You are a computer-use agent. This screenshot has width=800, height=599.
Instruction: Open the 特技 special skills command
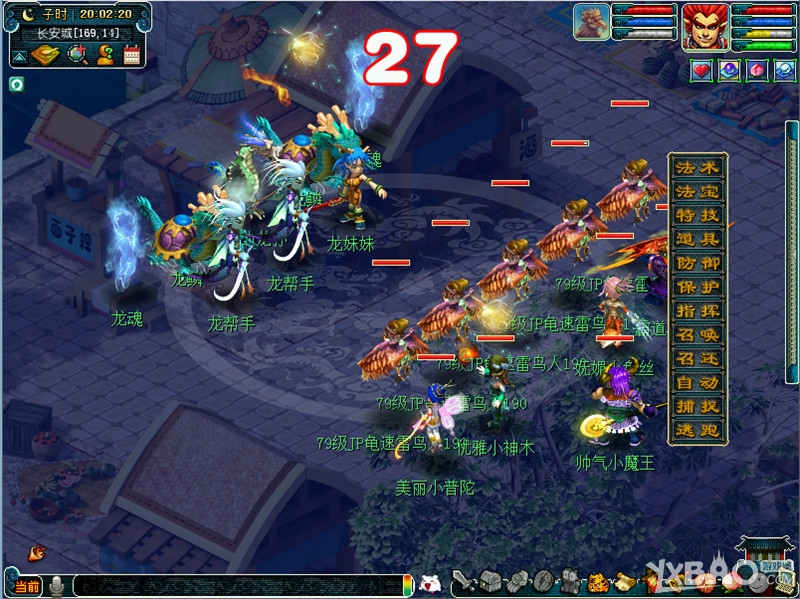coord(697,215)
